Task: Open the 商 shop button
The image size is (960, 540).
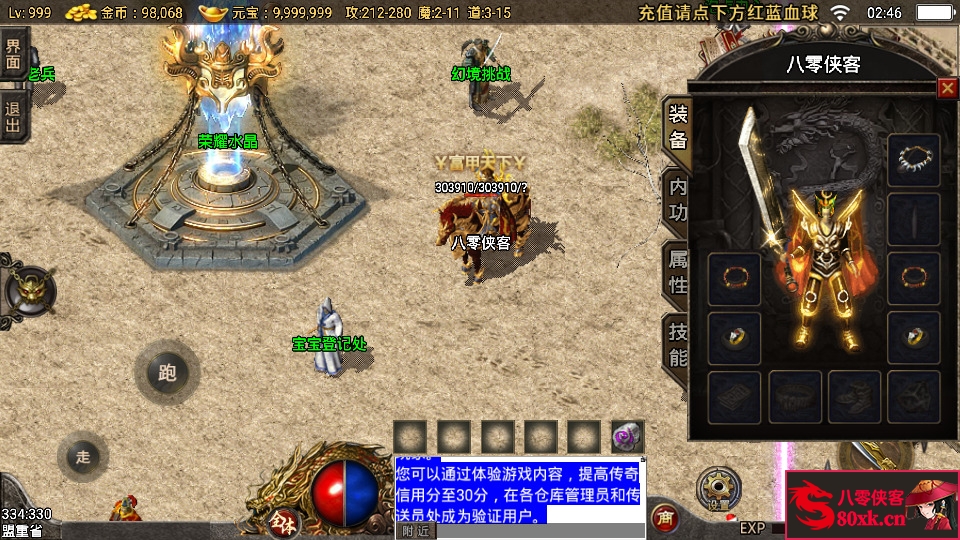Action: pyautogui.click(x=663, y=517)
